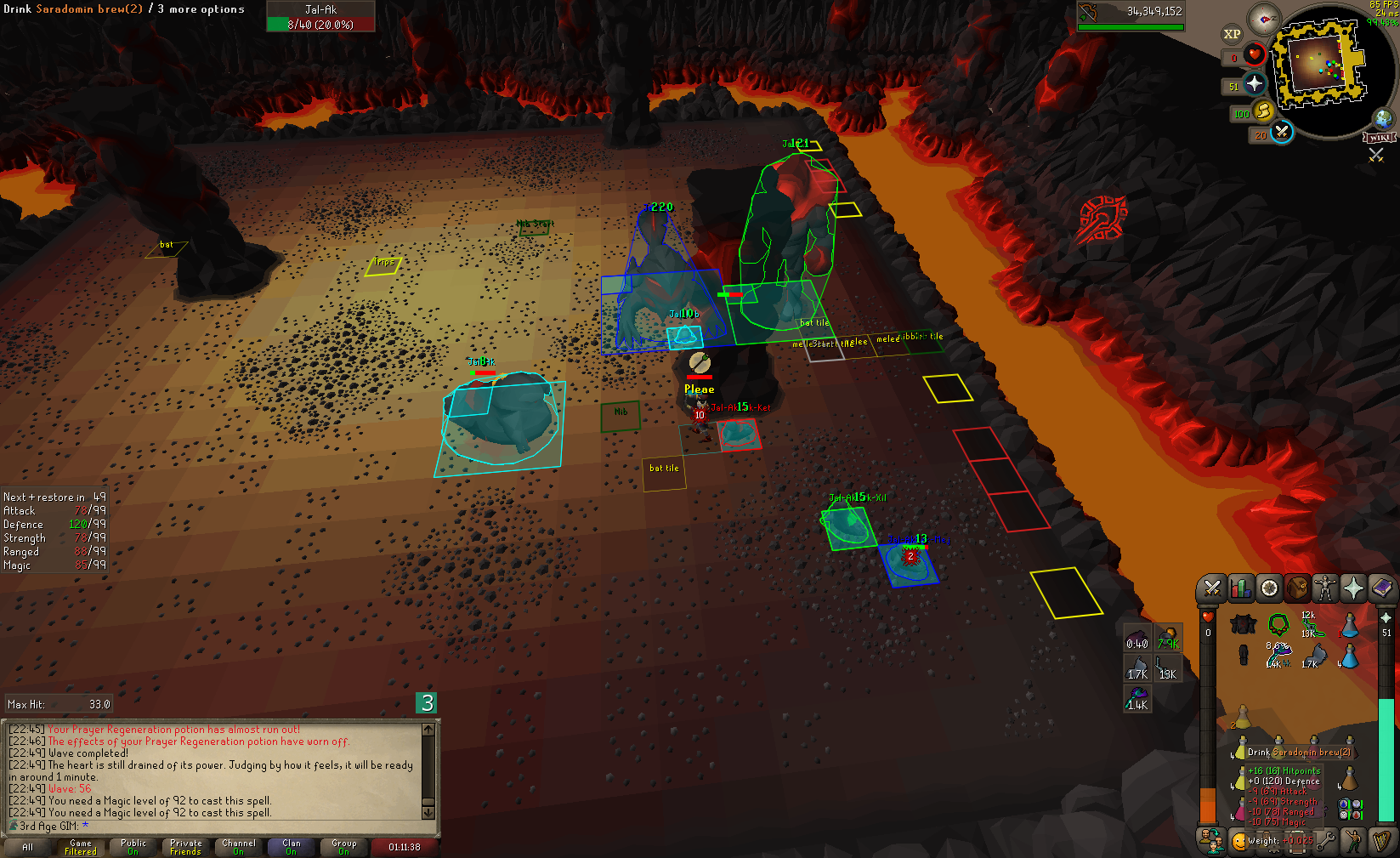1400x858 pixels.
Task: Open the Combat Options tab
Action: click(x=1212, y=588)
